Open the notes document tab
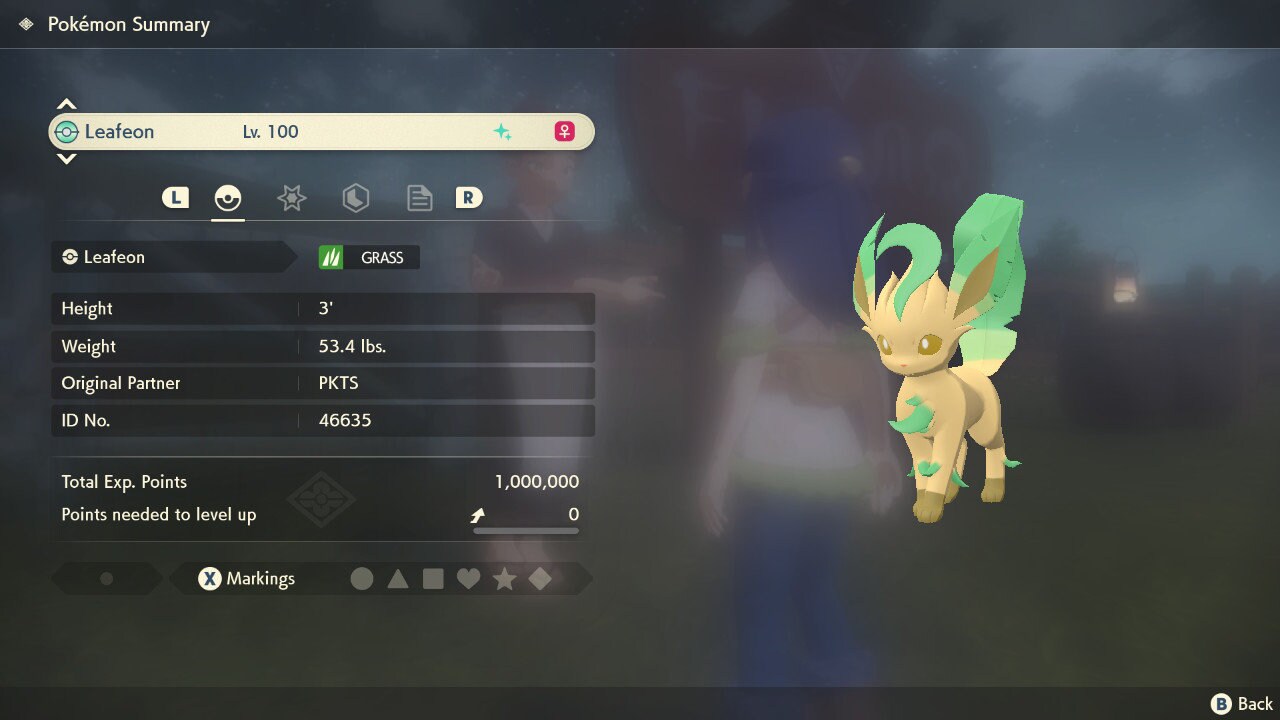This screenshot has width=1280, height=720. (419, 198)
